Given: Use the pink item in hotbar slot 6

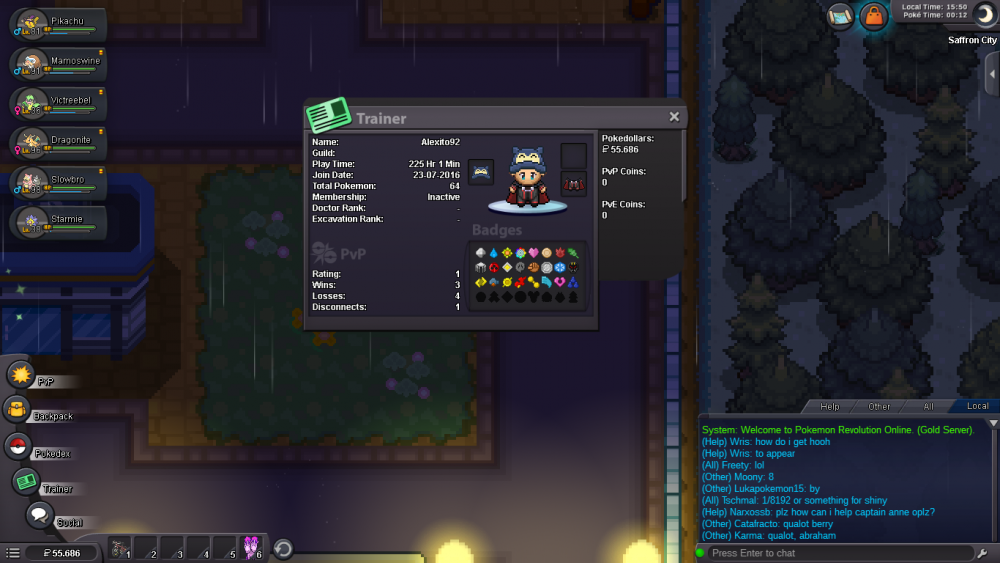Looking at the screenshot, I should pos(250,549).
